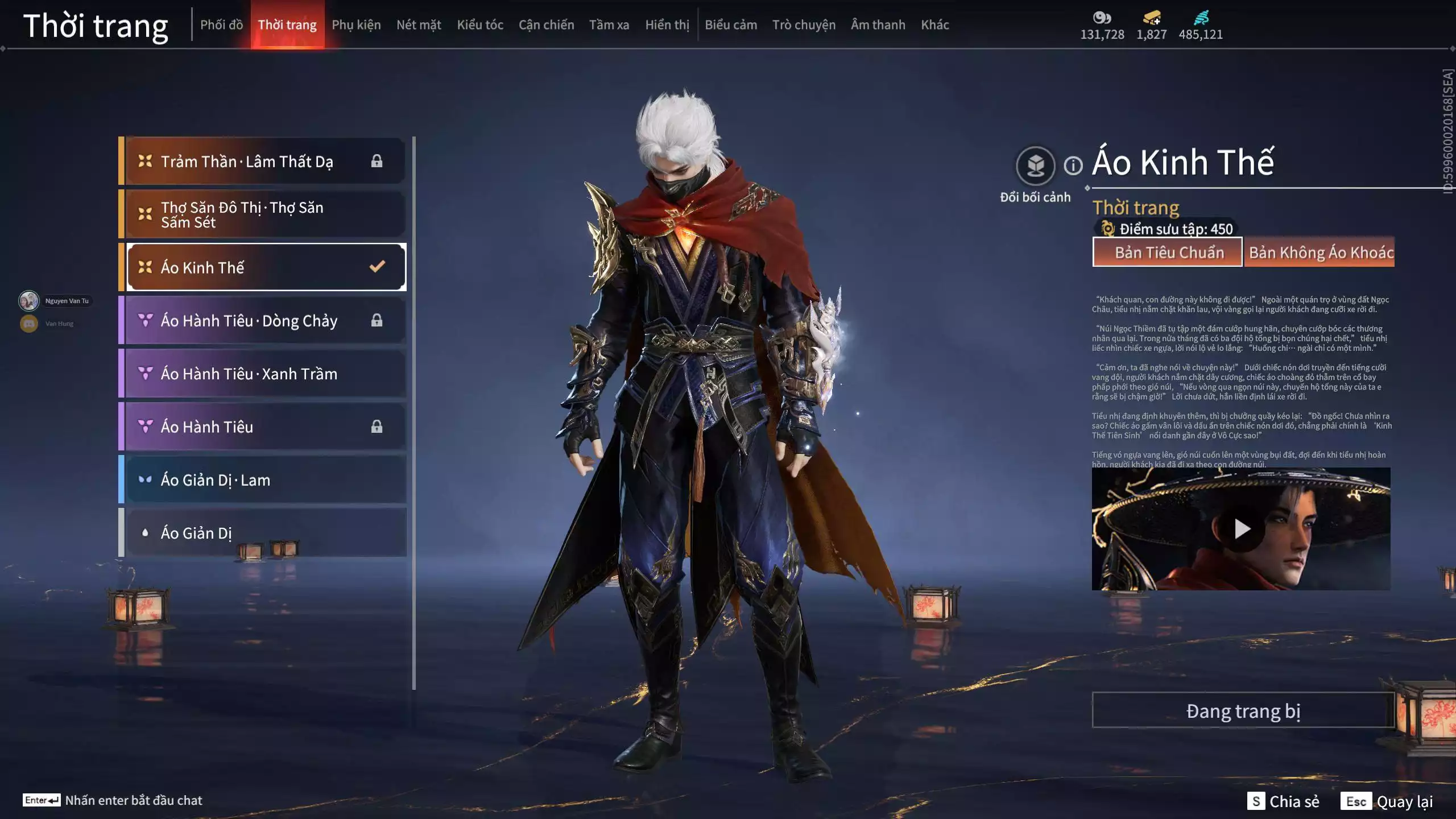Open the Cận chiến category
This screenshot has width=1456, height=819.
coord(546,25)
